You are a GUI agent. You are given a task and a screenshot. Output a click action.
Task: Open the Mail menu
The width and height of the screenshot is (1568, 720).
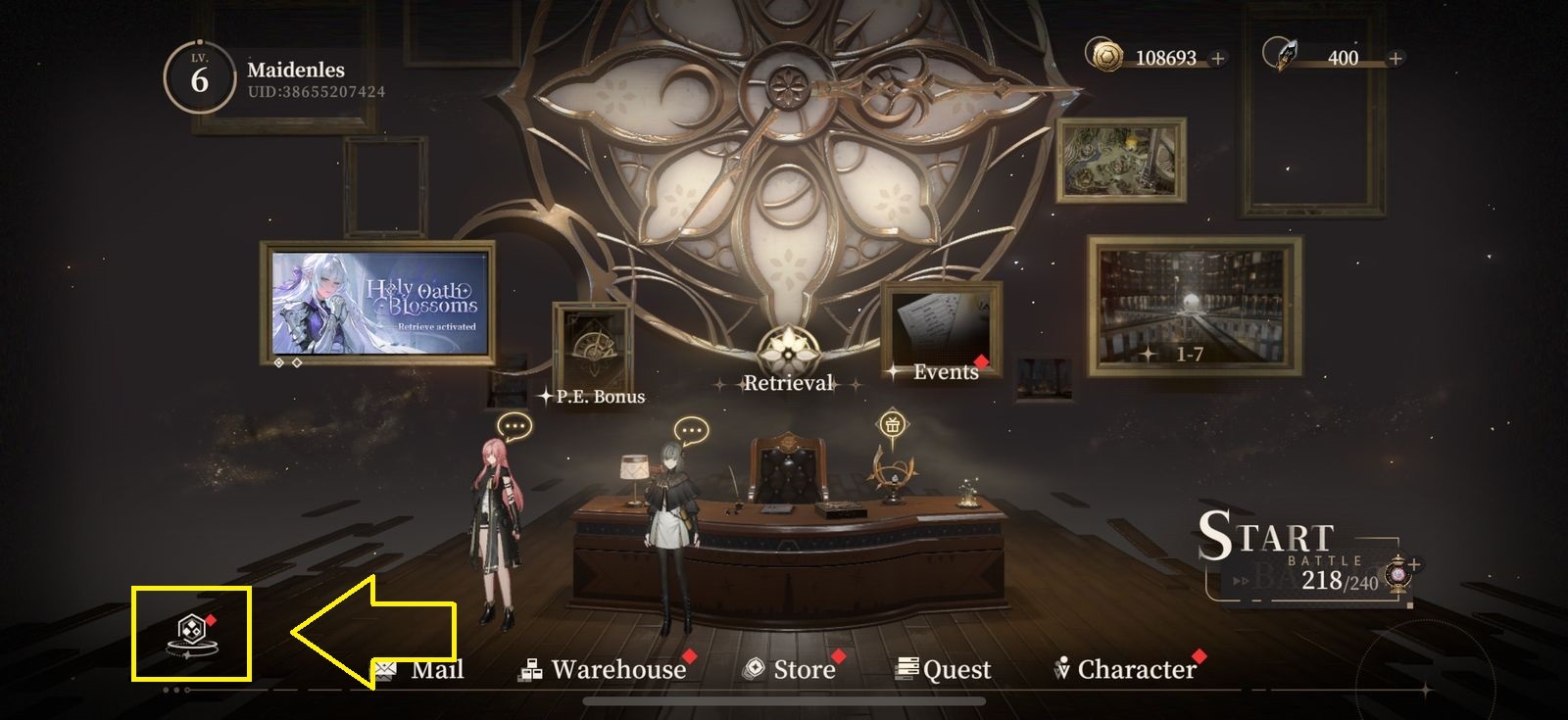click(x=419, y=670)
